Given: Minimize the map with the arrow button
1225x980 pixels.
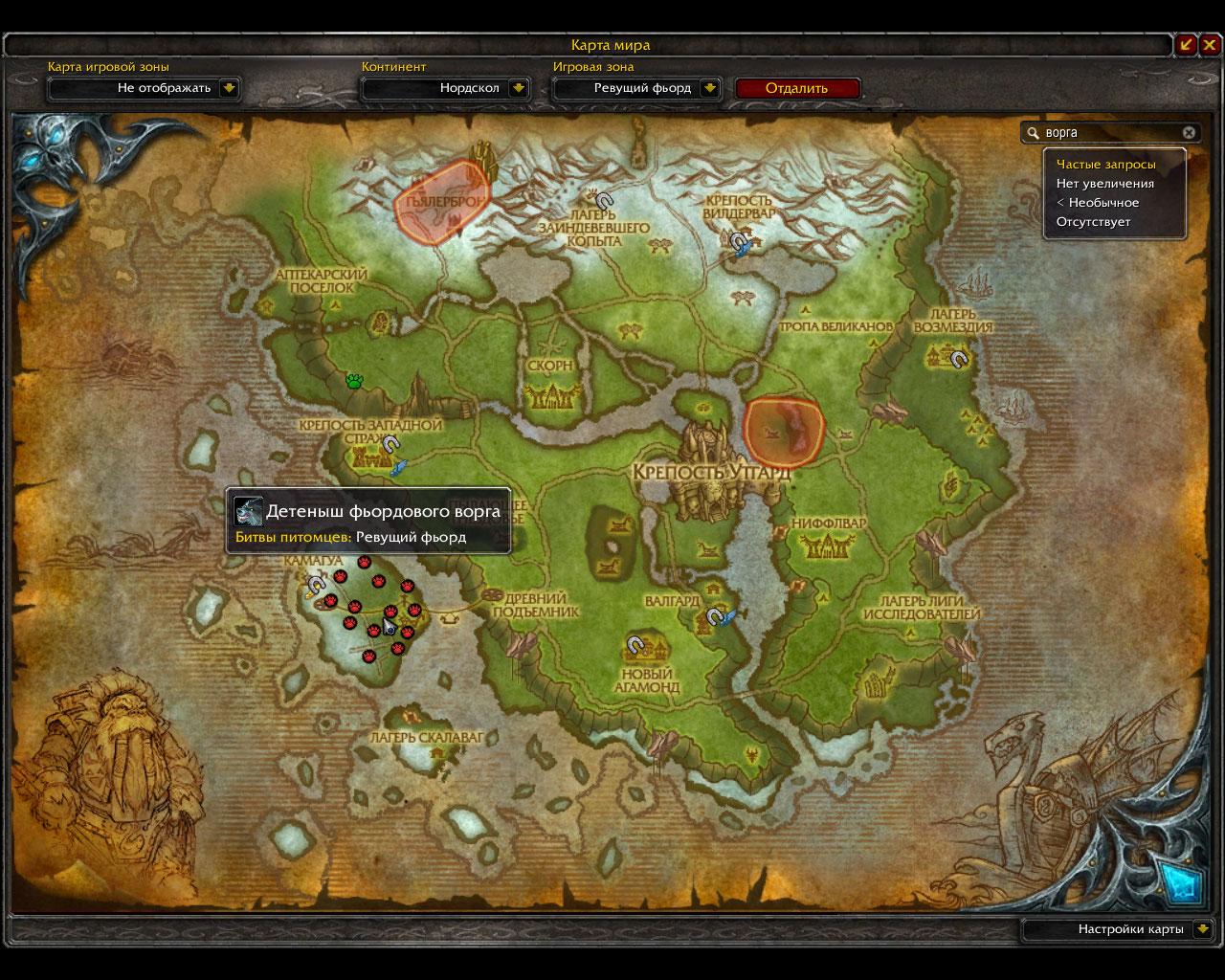Looking at the screenshot, I should [1187, 44].
